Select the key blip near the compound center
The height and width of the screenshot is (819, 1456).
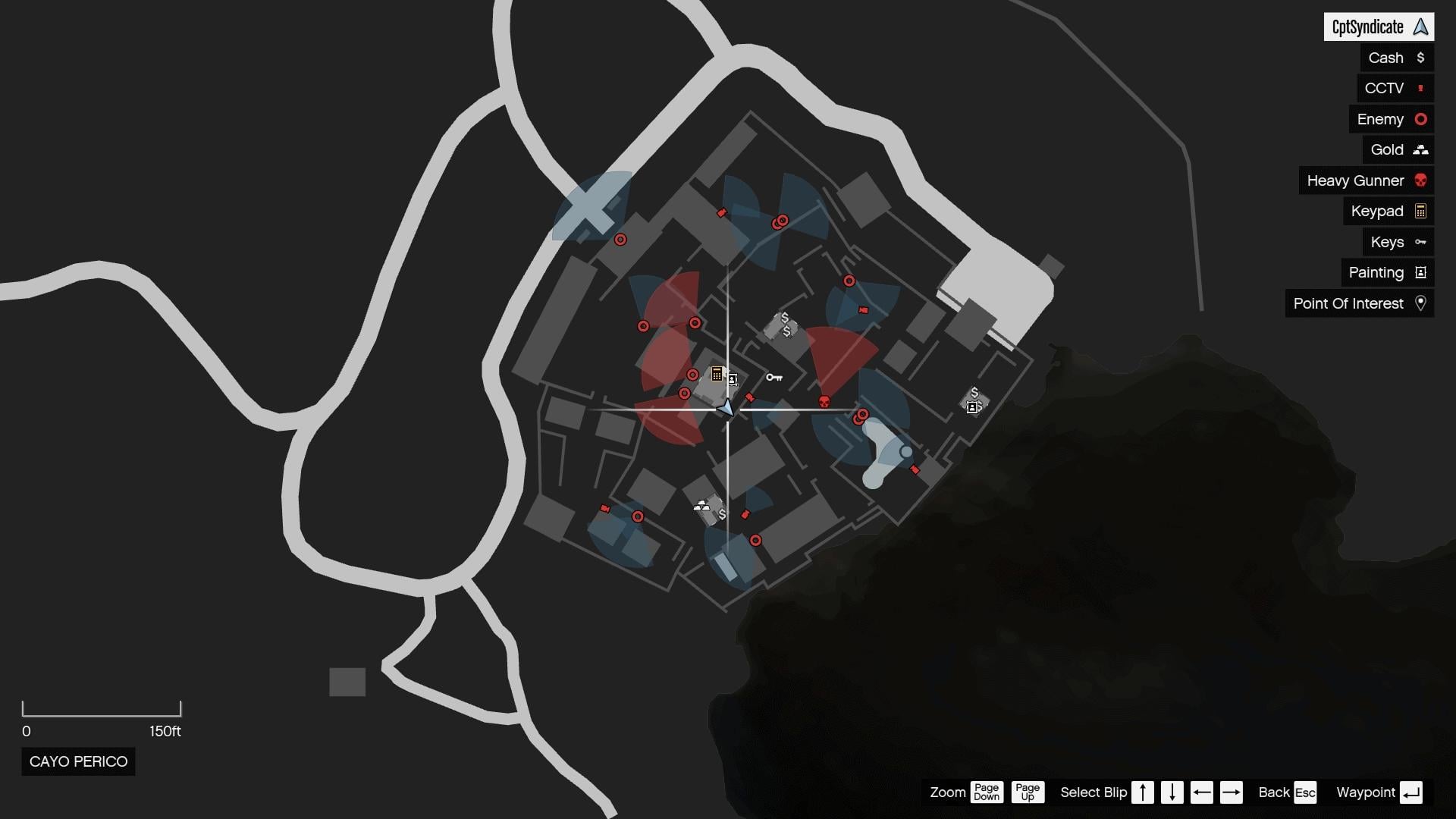[x=775, y=377]
